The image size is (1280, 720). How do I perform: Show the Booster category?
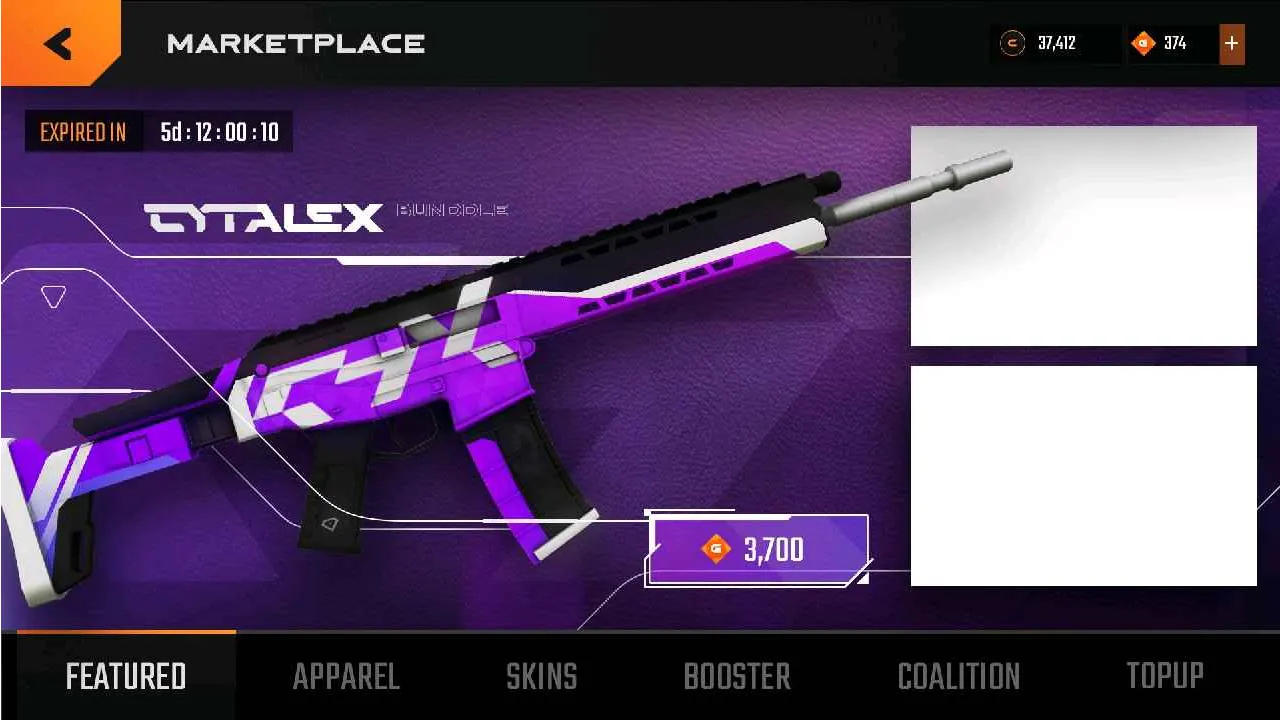pyautogui.click(x=737, y=677)
